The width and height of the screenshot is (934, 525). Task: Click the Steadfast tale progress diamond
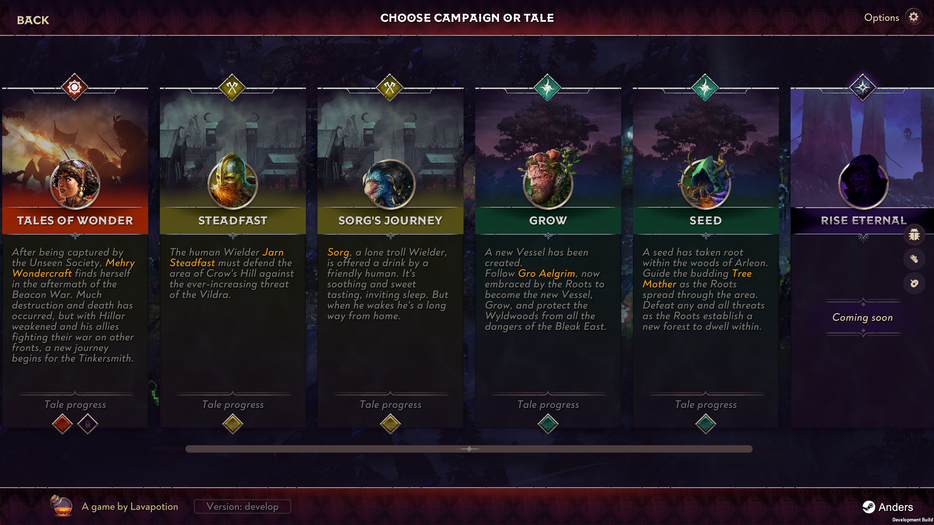coord(232,424)
